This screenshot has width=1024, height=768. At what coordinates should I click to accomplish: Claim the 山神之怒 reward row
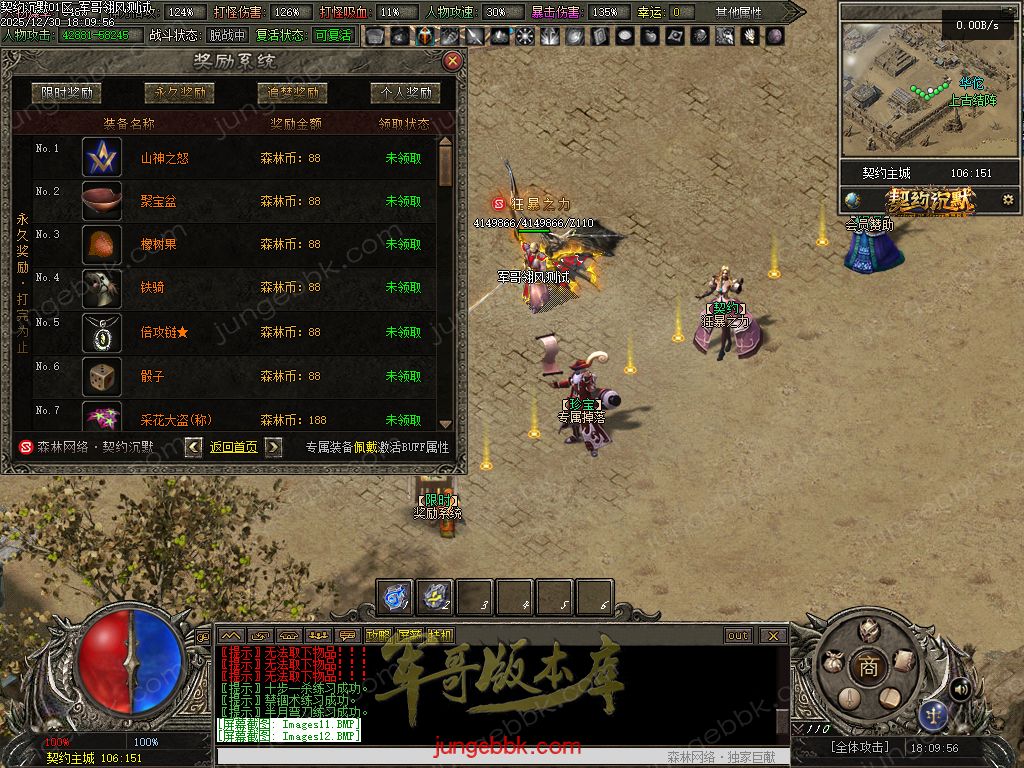coord(403,158)
